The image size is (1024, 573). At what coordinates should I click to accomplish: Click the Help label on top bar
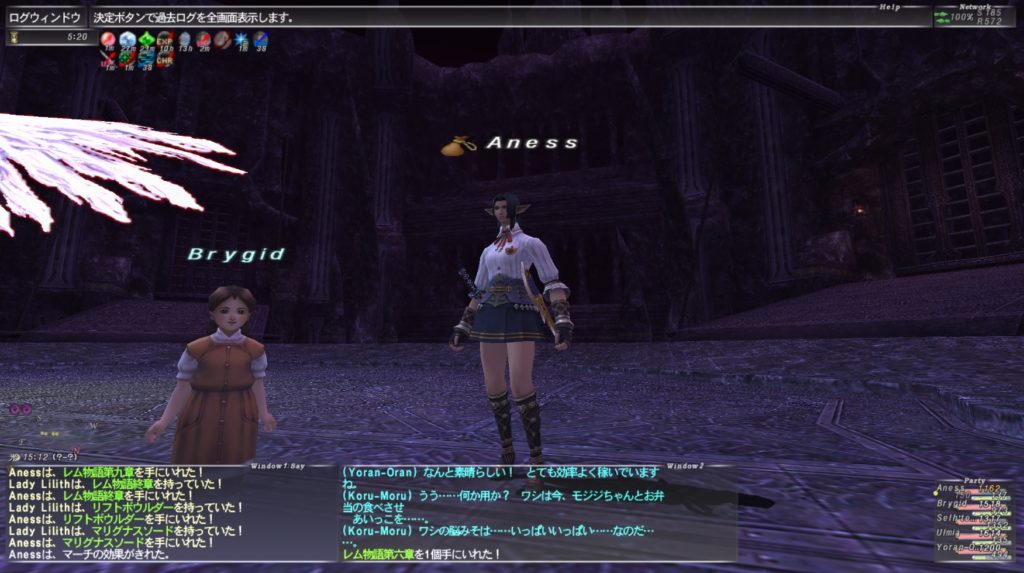(x=889, y=7)
